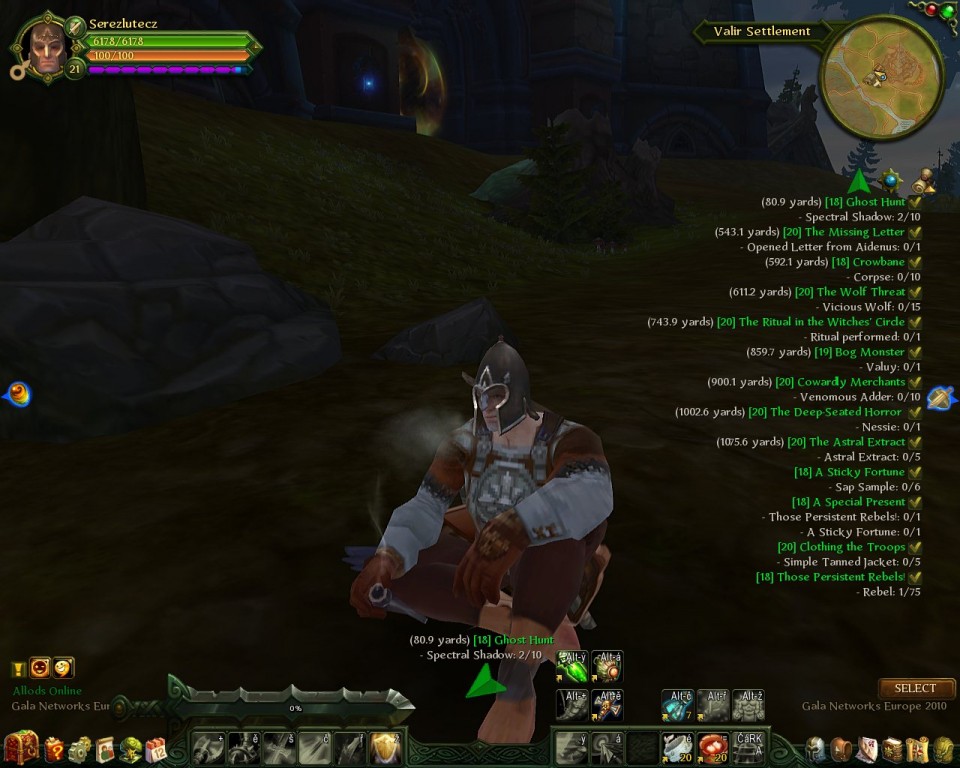Open the minimap of Valir Settlement

click(x=880, y=77)
